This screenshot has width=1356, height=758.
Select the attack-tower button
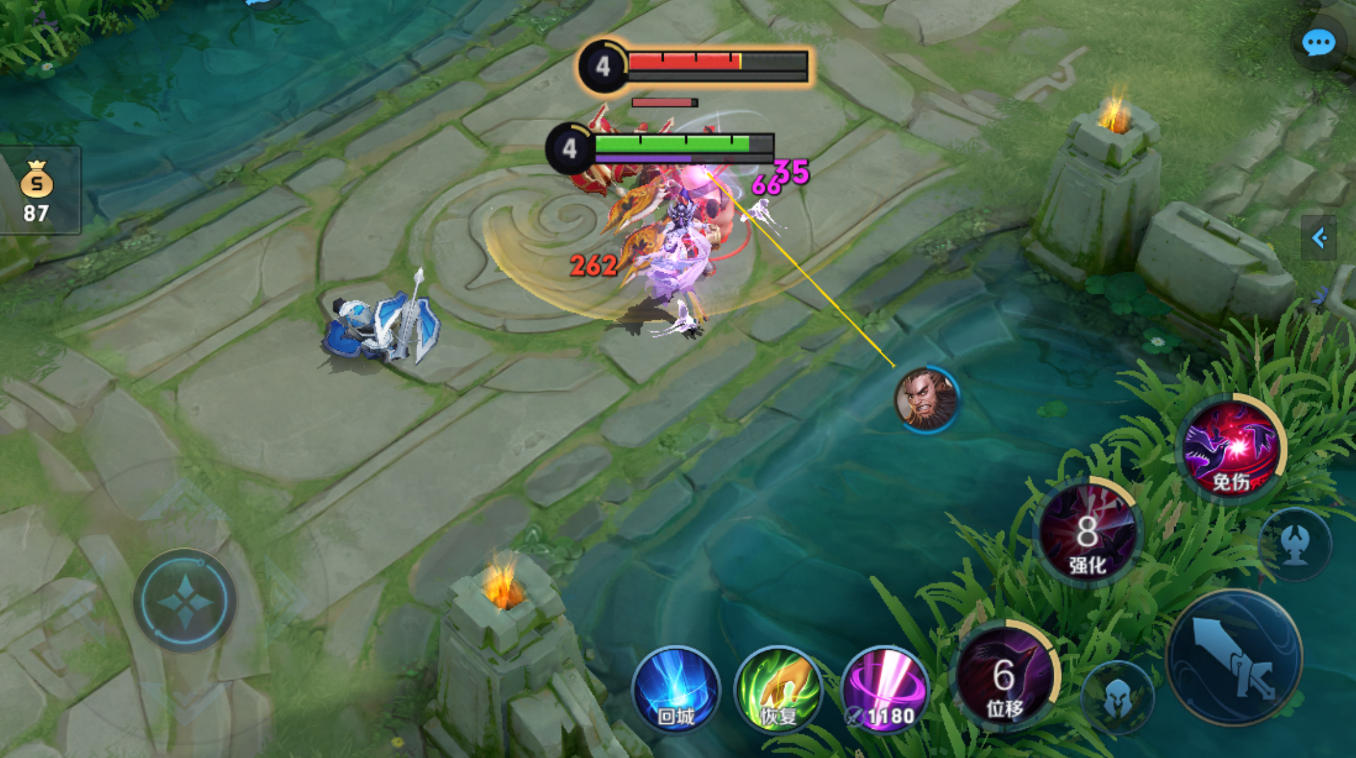click(x=1295, y=545)
